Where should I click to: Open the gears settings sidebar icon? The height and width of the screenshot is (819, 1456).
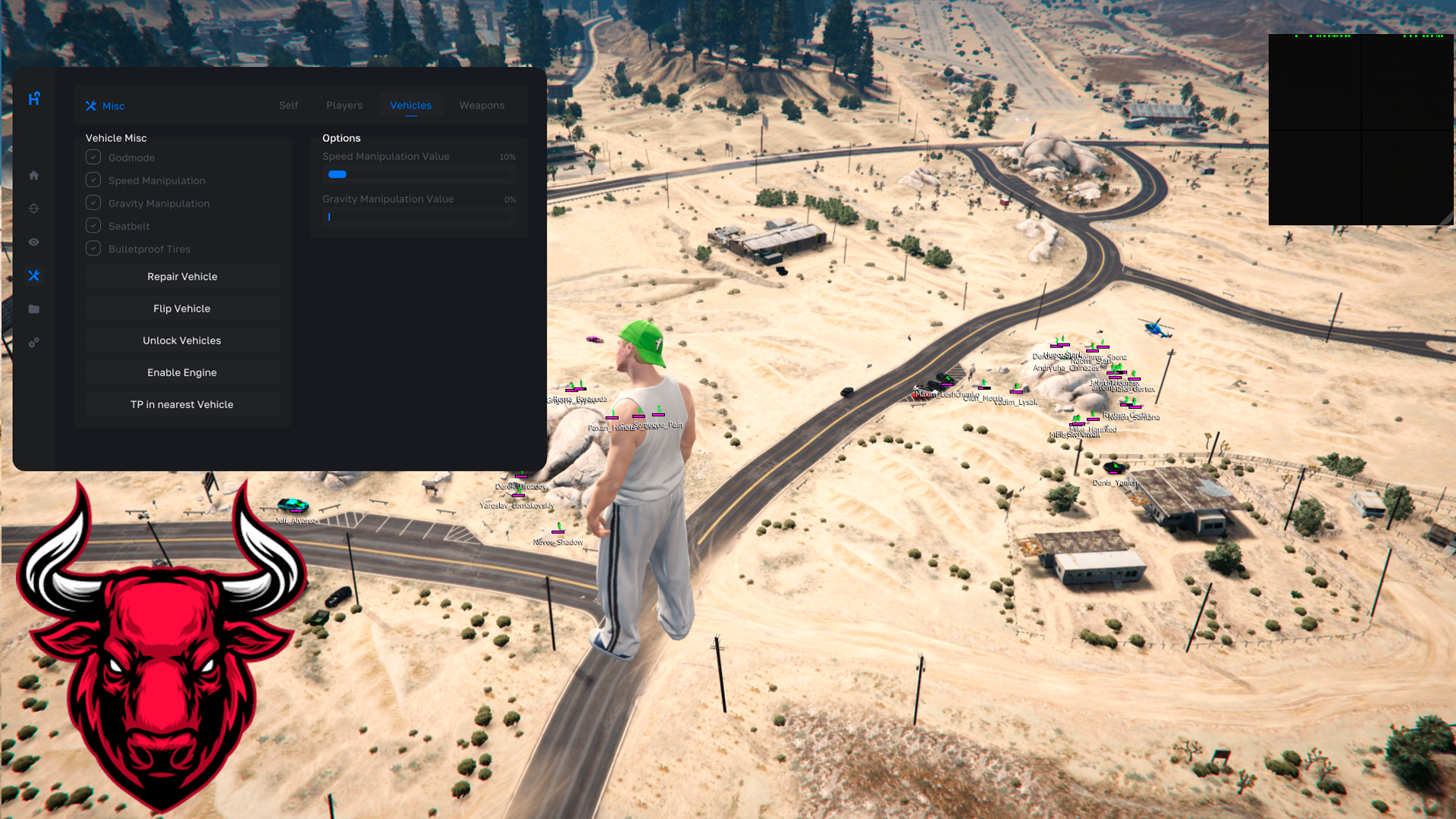[x=34, y=343]
